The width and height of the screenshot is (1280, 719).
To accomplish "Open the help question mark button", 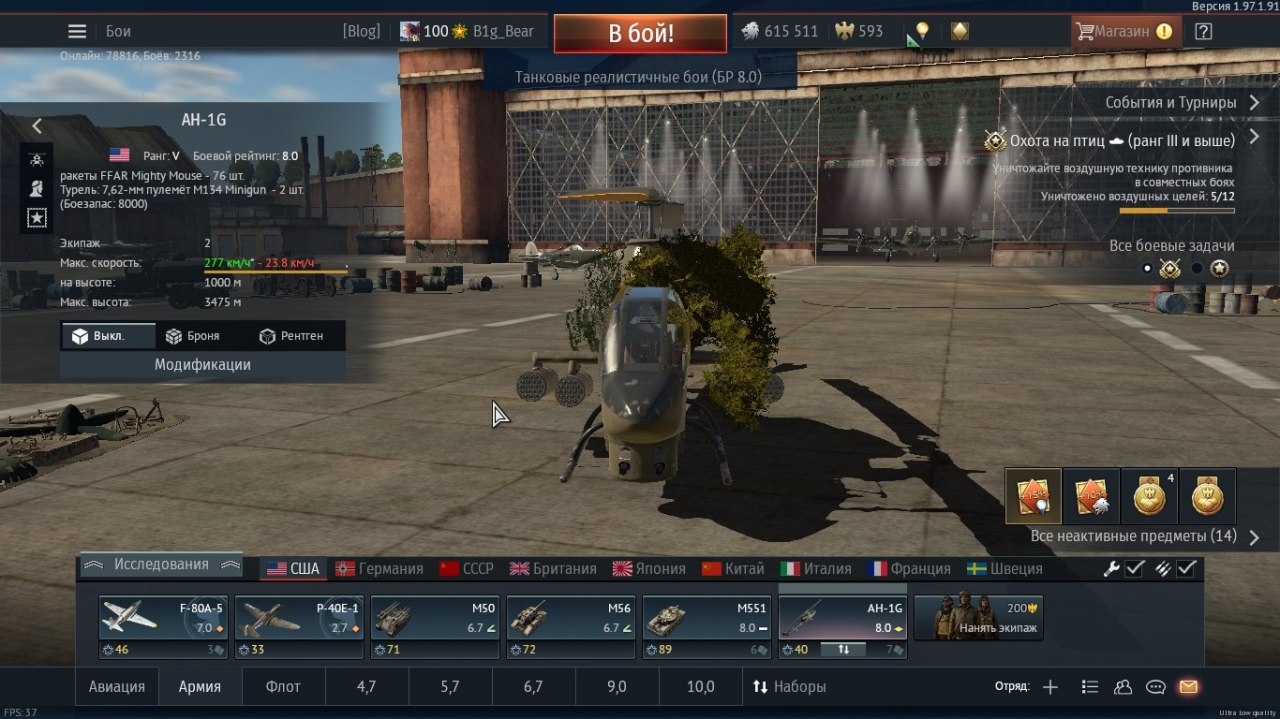I will tap(1203, 31).
